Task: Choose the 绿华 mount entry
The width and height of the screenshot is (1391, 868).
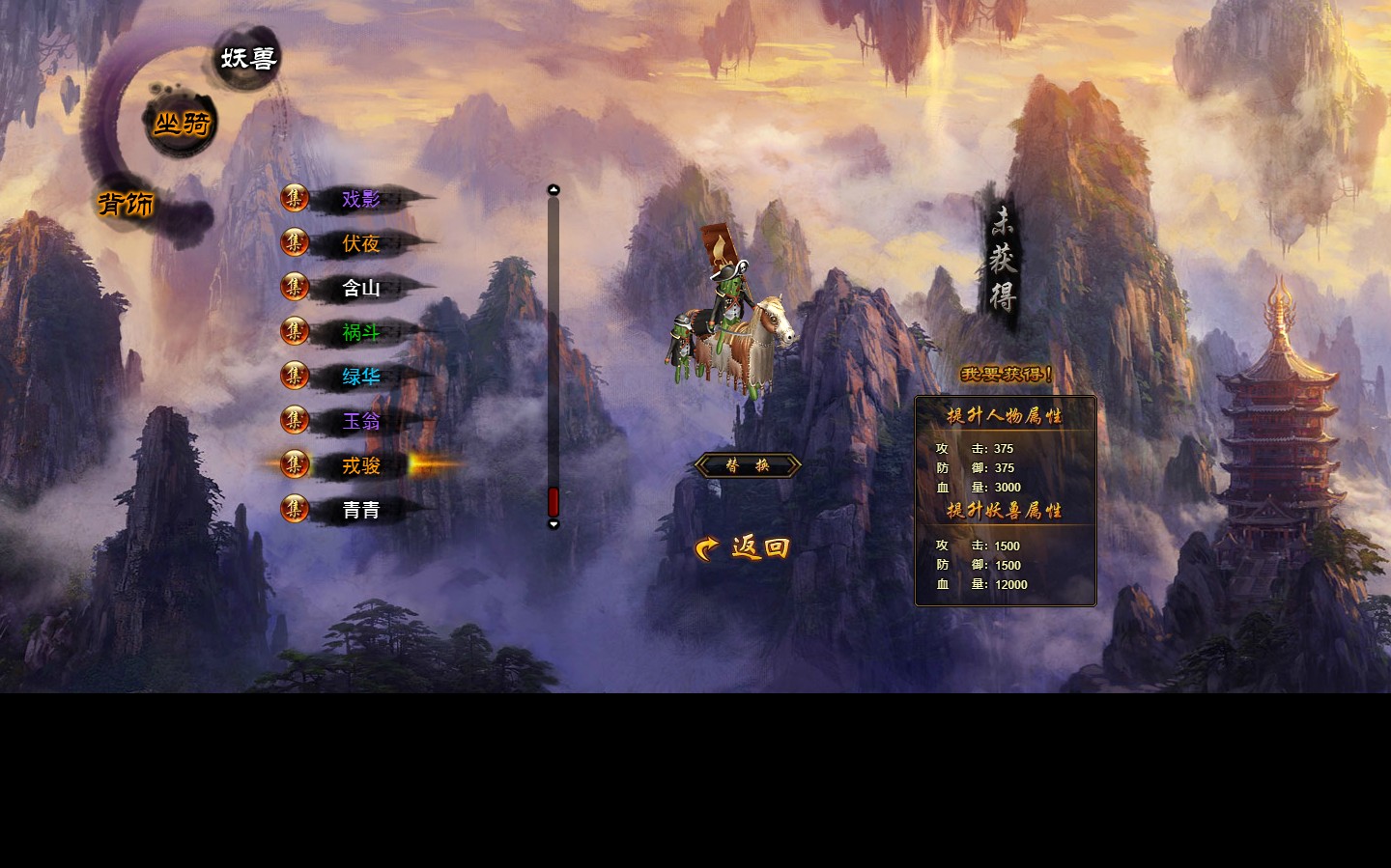Action: point(360,378)
